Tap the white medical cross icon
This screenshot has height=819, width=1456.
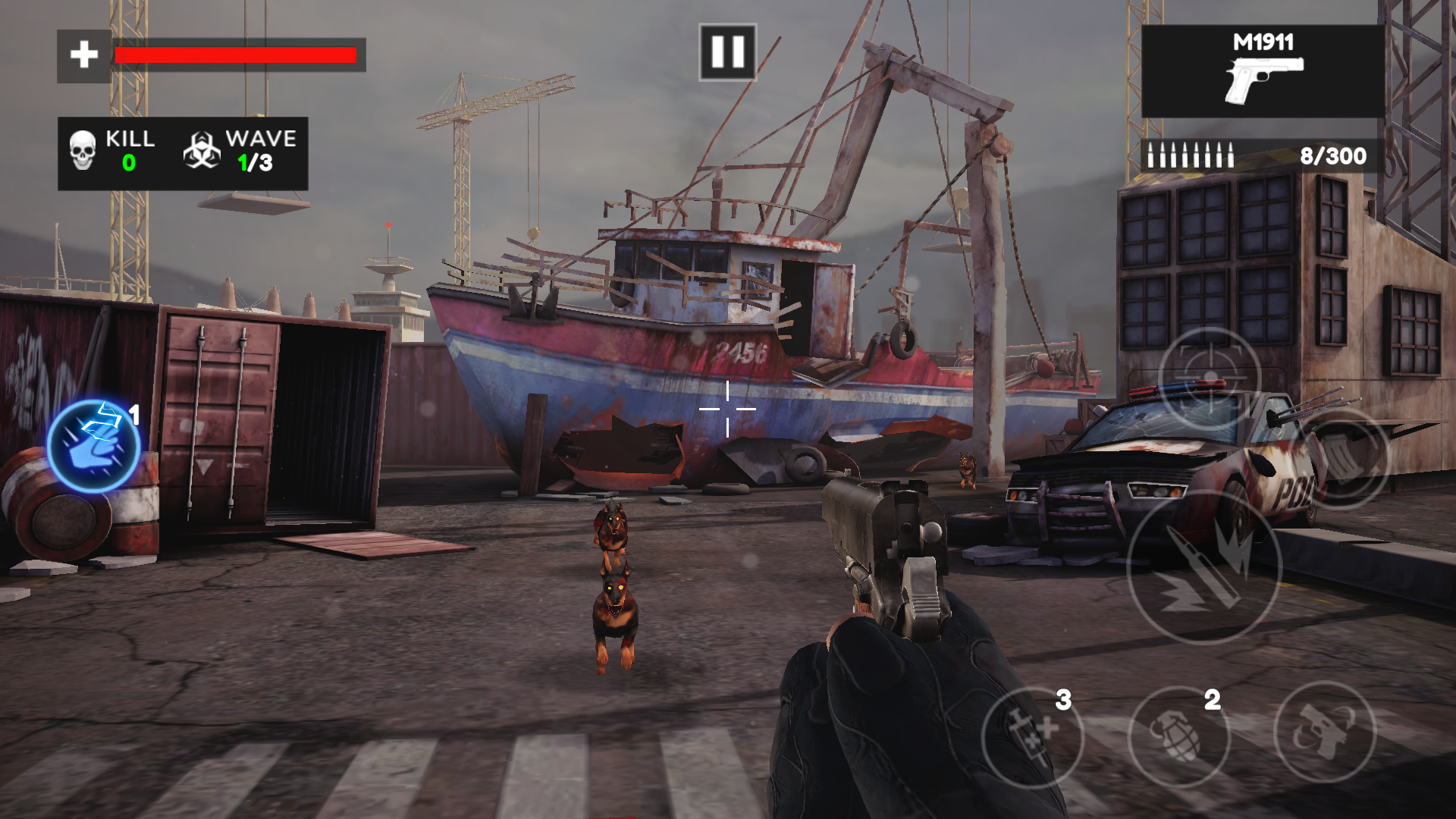click(x=83, y=53)
